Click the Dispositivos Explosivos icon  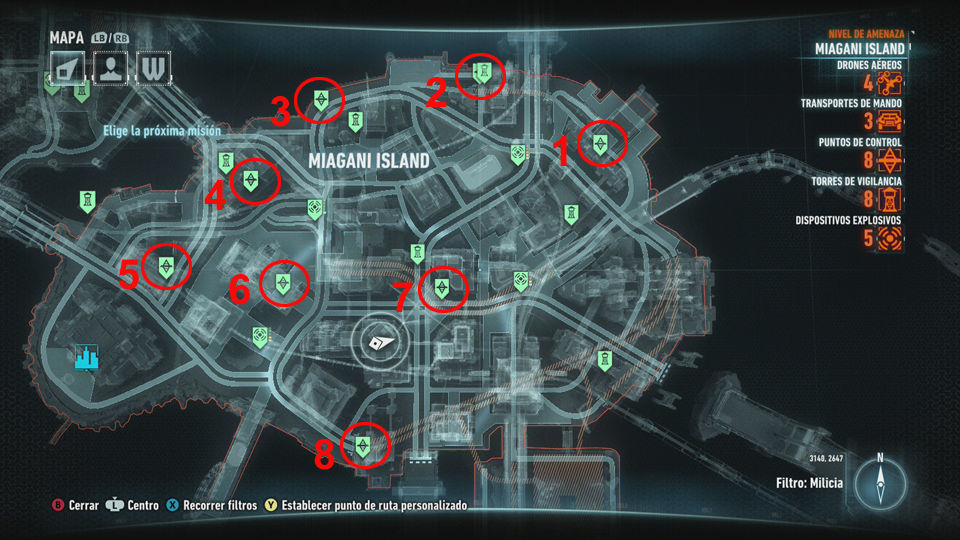tap(891, 238)
